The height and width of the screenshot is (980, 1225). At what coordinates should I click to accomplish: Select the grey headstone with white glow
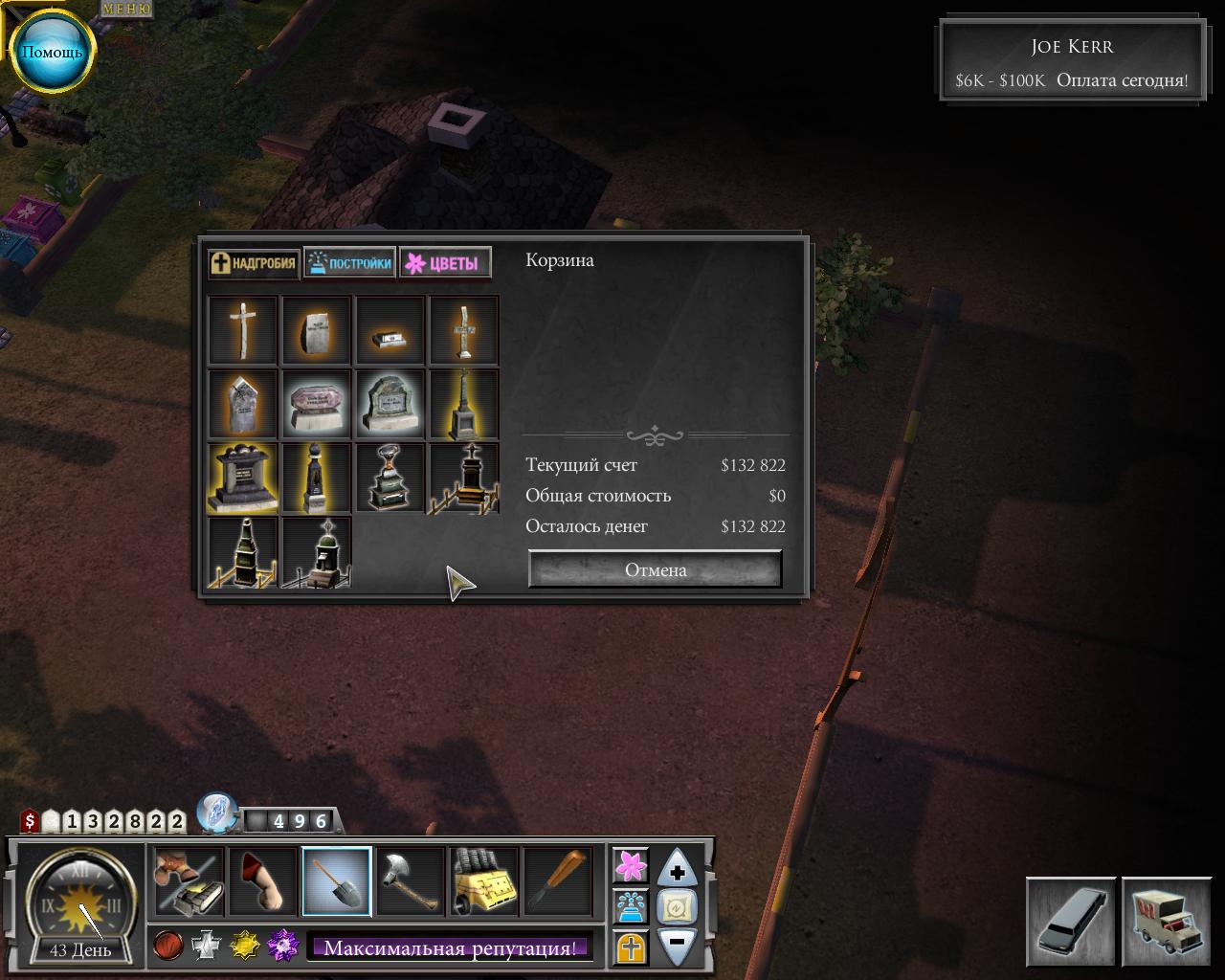tap(390, 404)
